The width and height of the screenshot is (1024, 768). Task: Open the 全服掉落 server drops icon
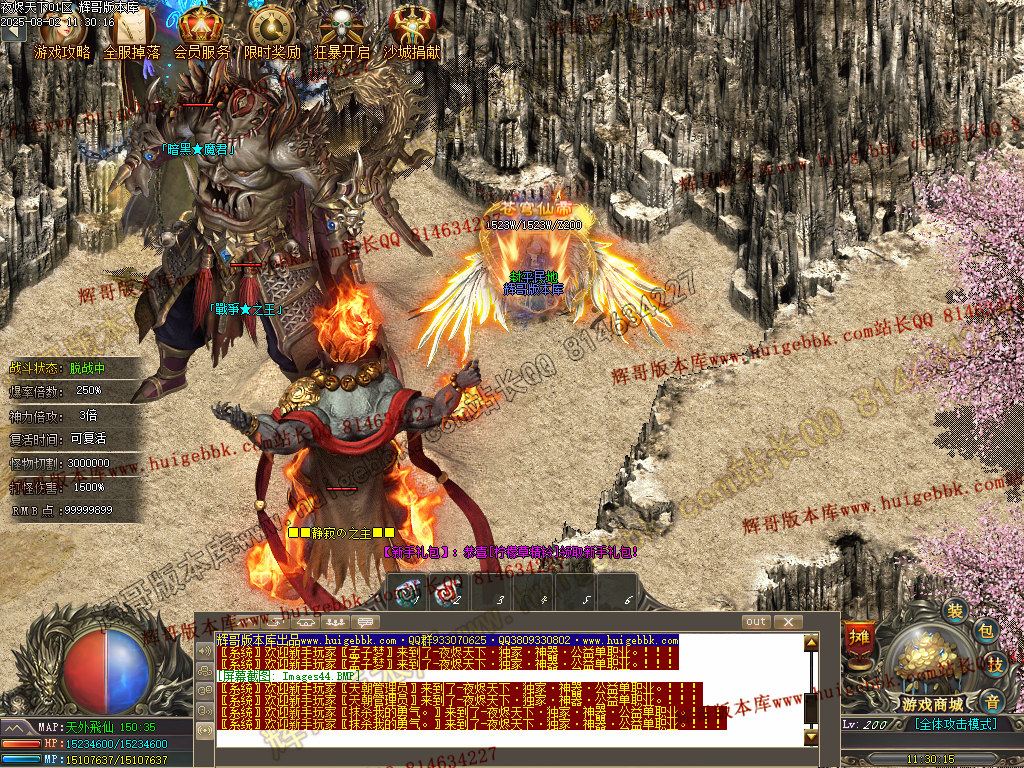(132, 30)
